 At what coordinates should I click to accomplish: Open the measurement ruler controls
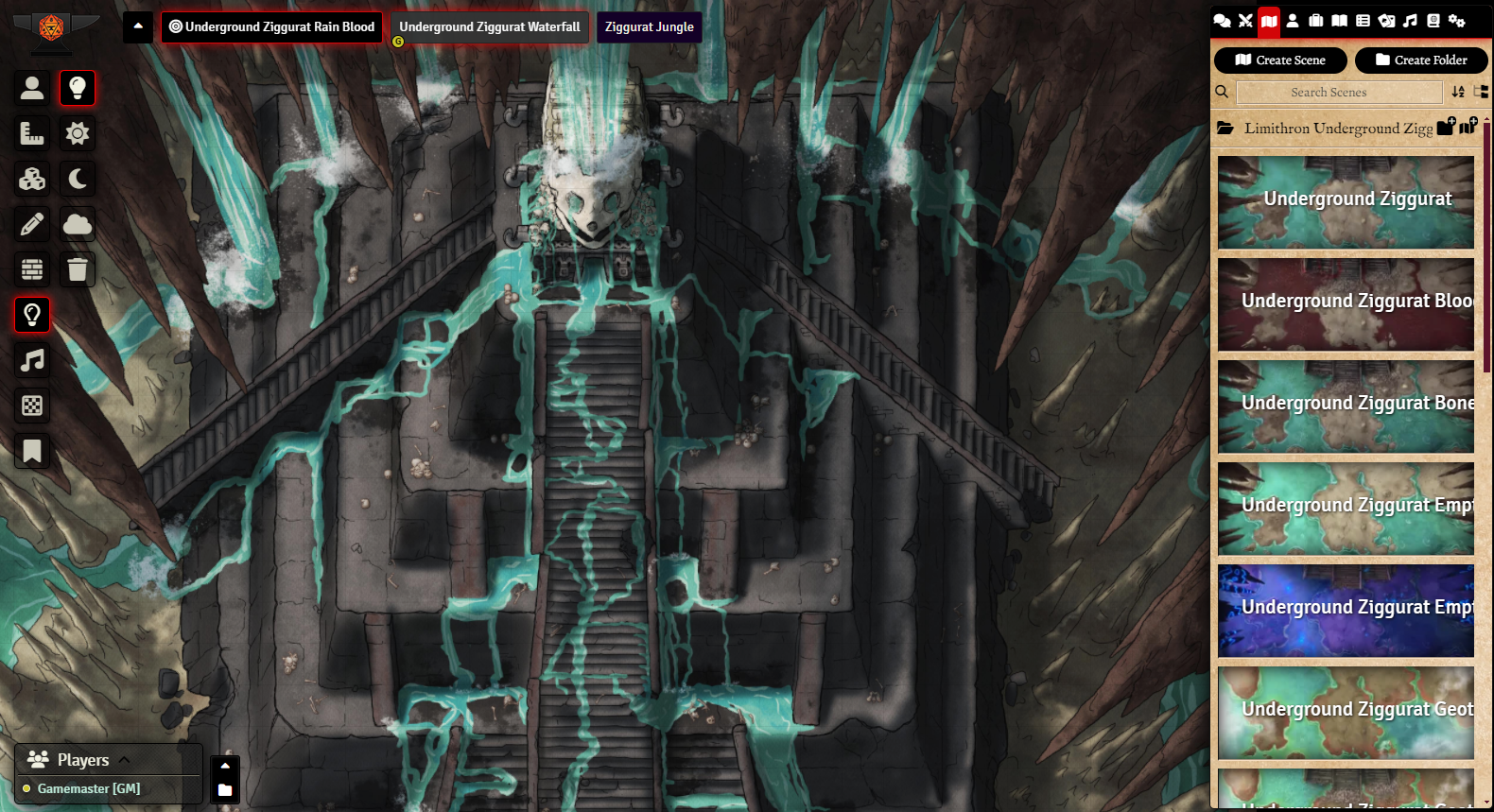32,133
